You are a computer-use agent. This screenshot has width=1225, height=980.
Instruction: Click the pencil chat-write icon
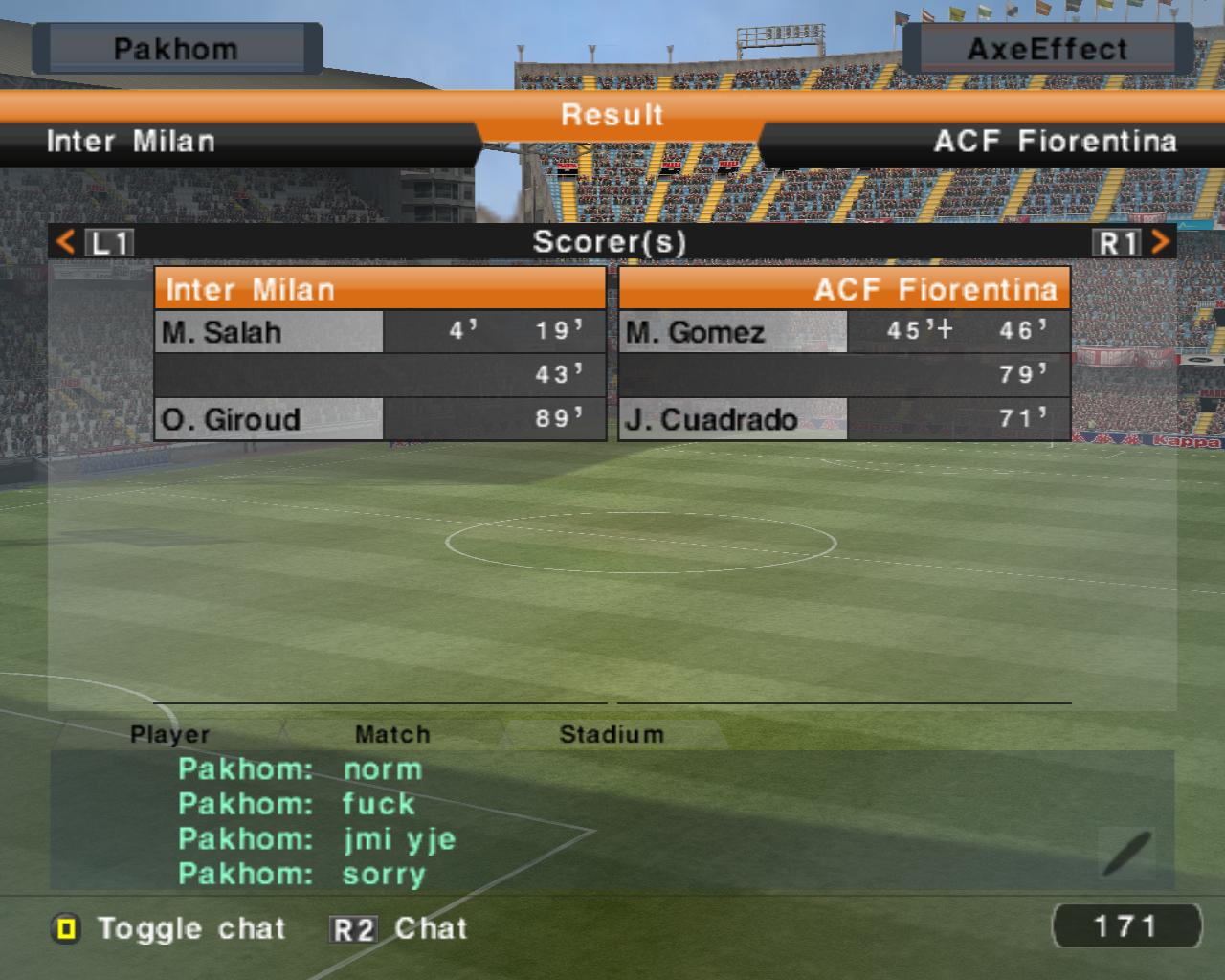(x=1126, y=853)
